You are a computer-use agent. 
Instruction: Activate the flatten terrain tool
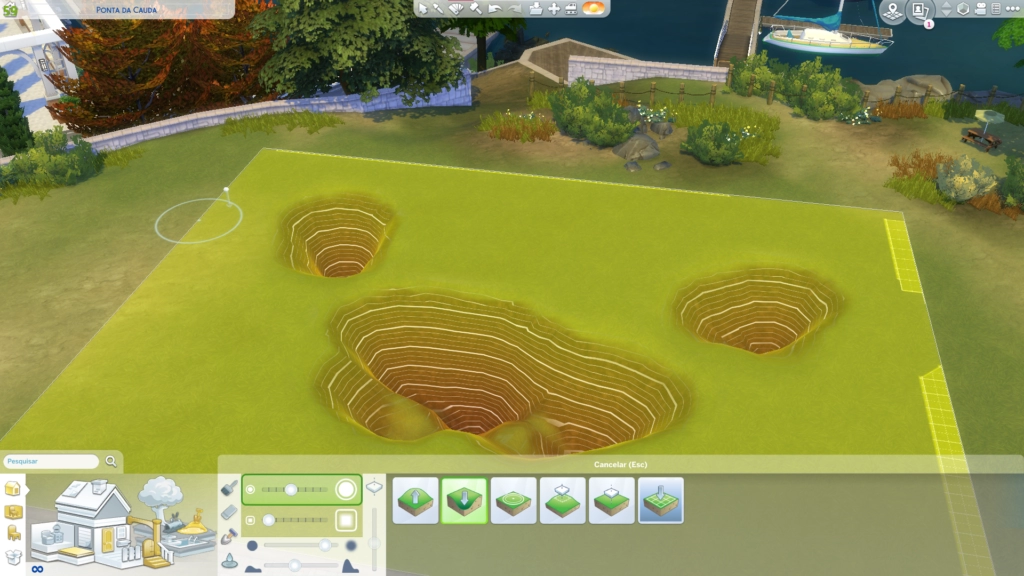tap(611, 500)
